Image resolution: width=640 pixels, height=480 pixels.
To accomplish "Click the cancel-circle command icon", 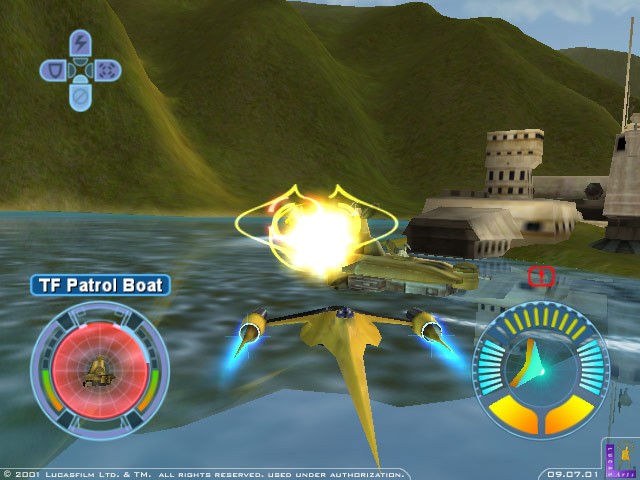I will click(80, 97).
